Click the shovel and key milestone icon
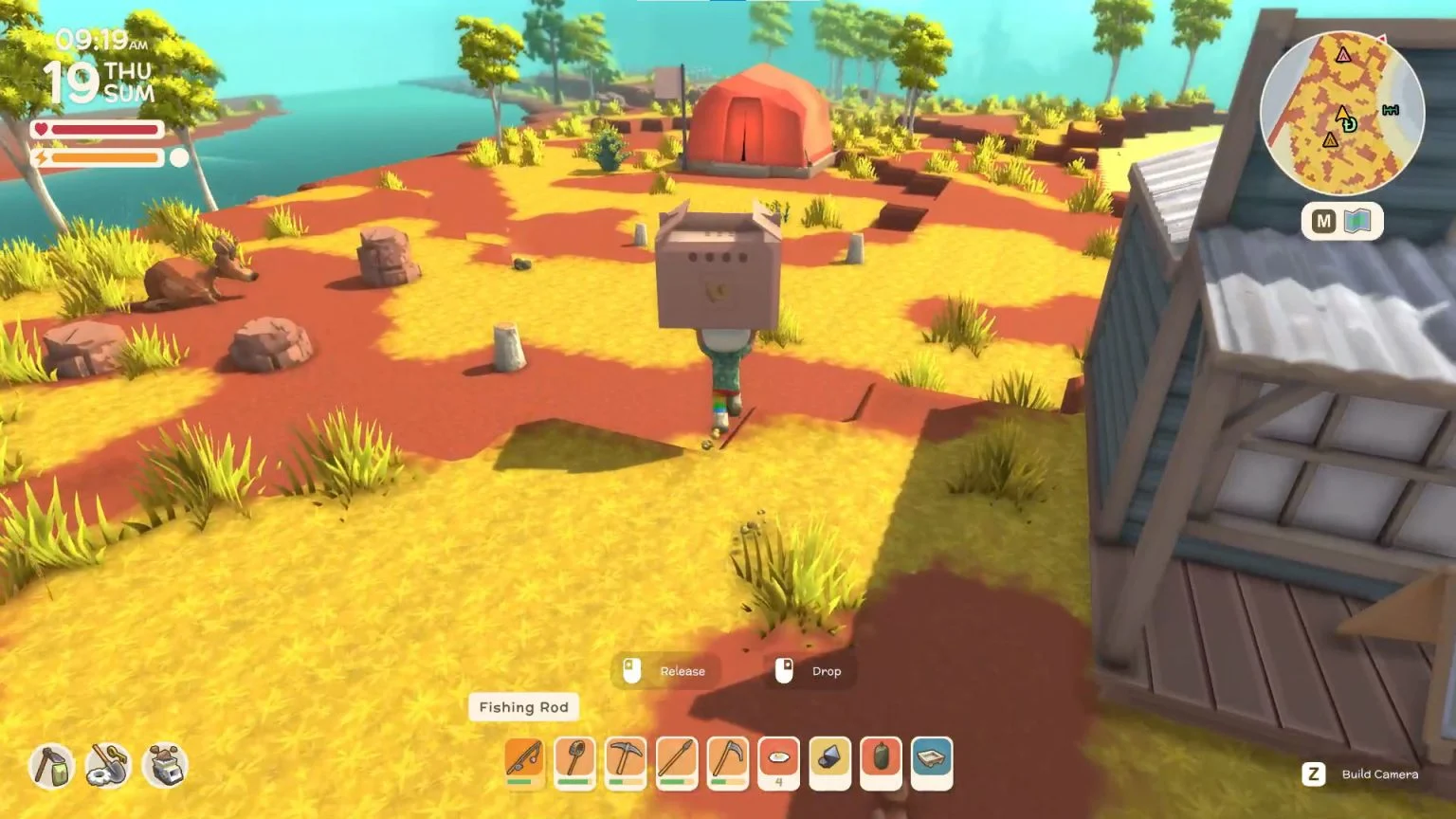The width and height of the screenshot is (1456, 819). [x=105, y=766]
